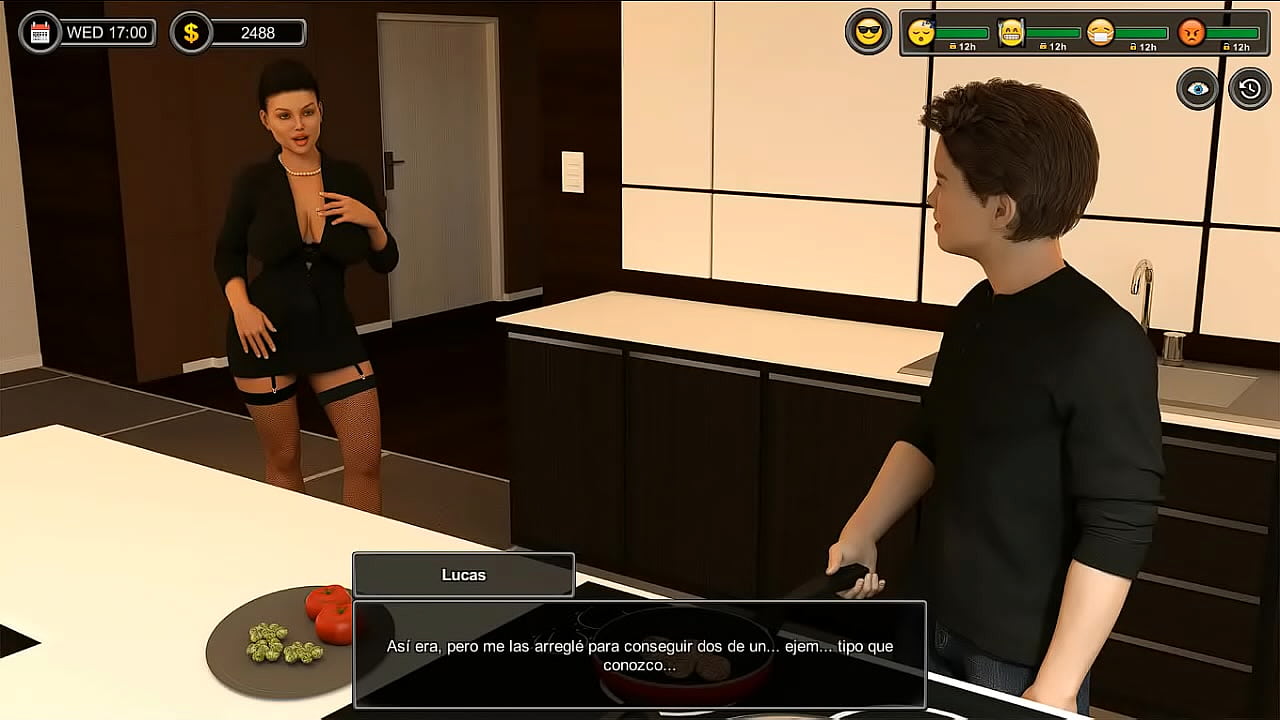Viewport: 1280px width, 720px height.
Task: Open the calendar icon
Action: click(x=40, y=33)
